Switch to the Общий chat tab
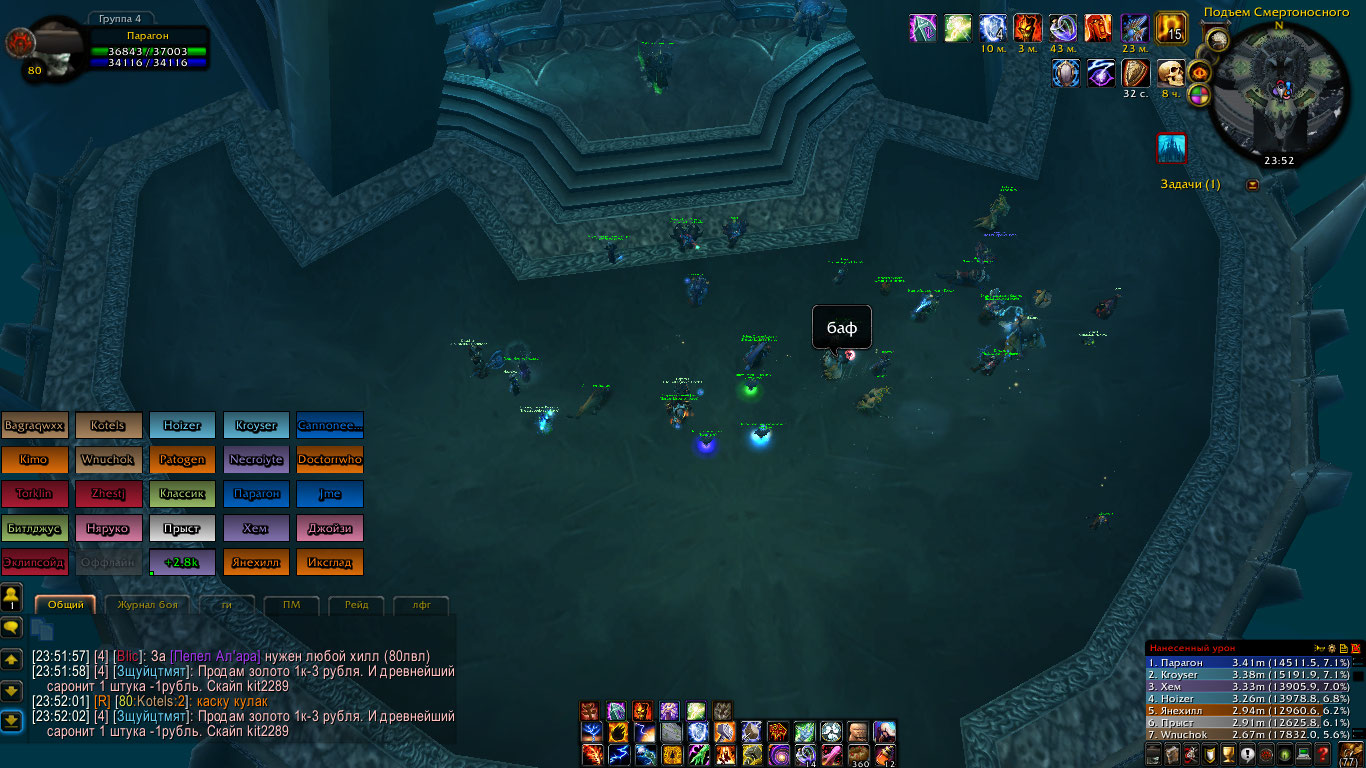The width and height of the screenshot is (1366, 768). (x=66, y=605)
